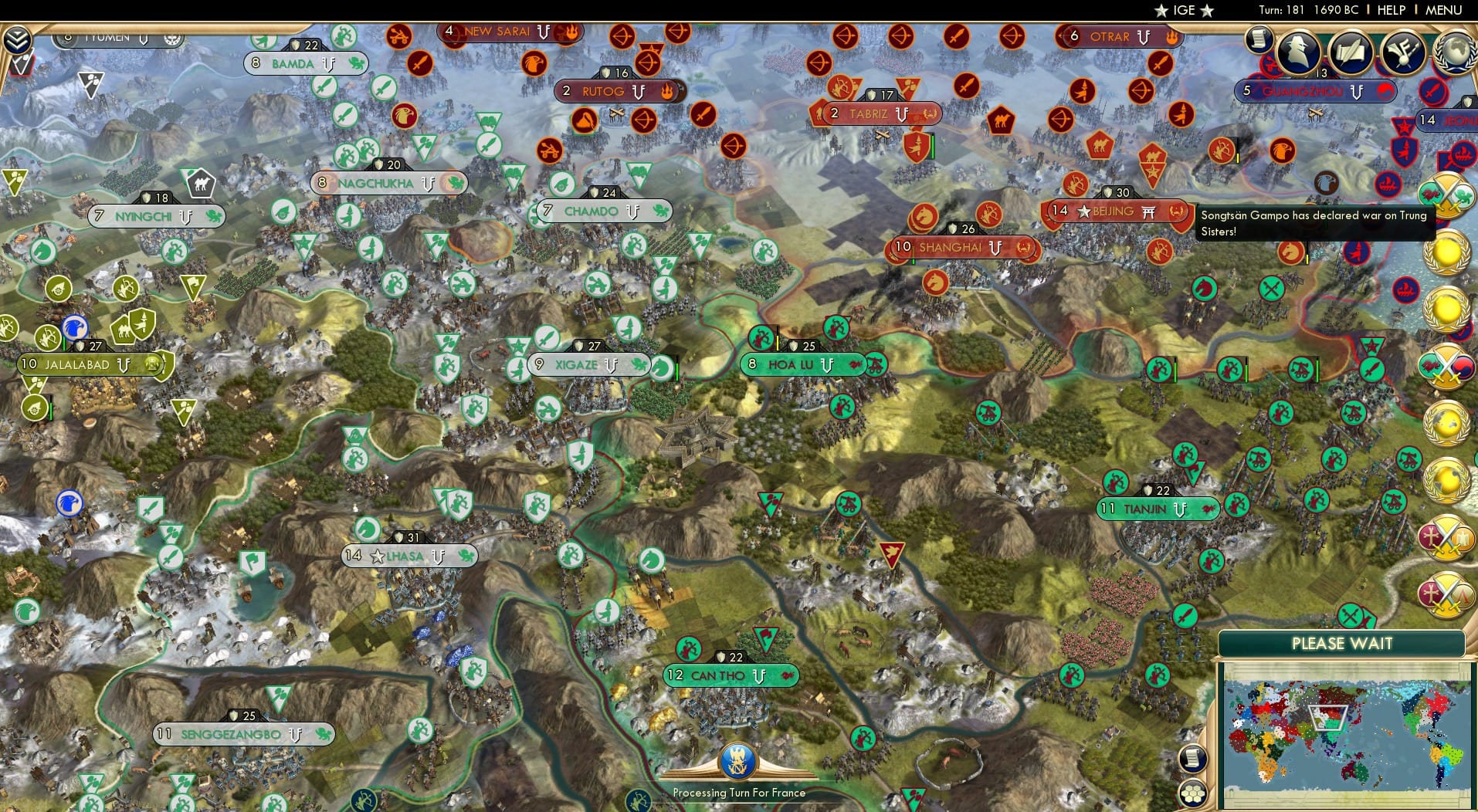Open the HELP screen
This screenshot has height=812, width=1478.
click(x=1390, y=10)
